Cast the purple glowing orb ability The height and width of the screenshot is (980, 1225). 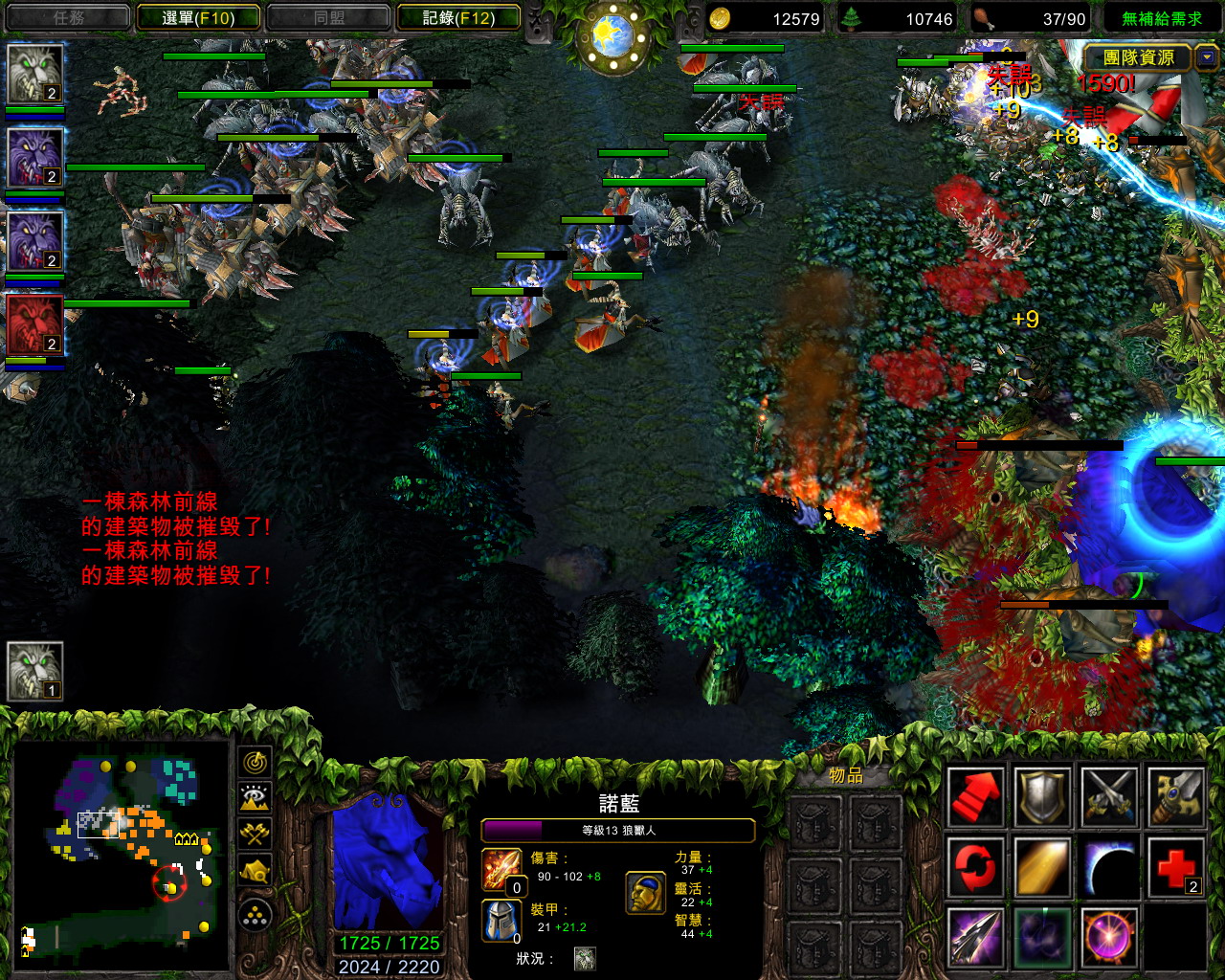(x=1109, y=936)
